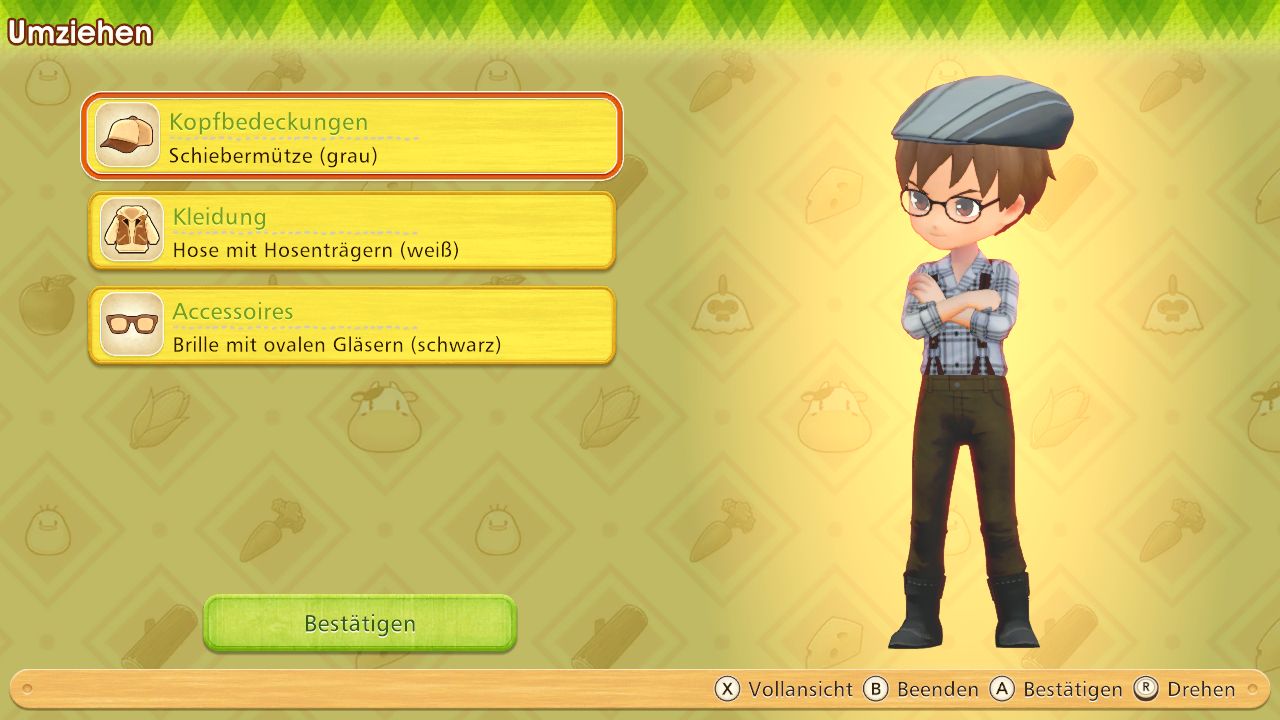
Task: Click the green Bestätigen button
Action: [360, 623]
